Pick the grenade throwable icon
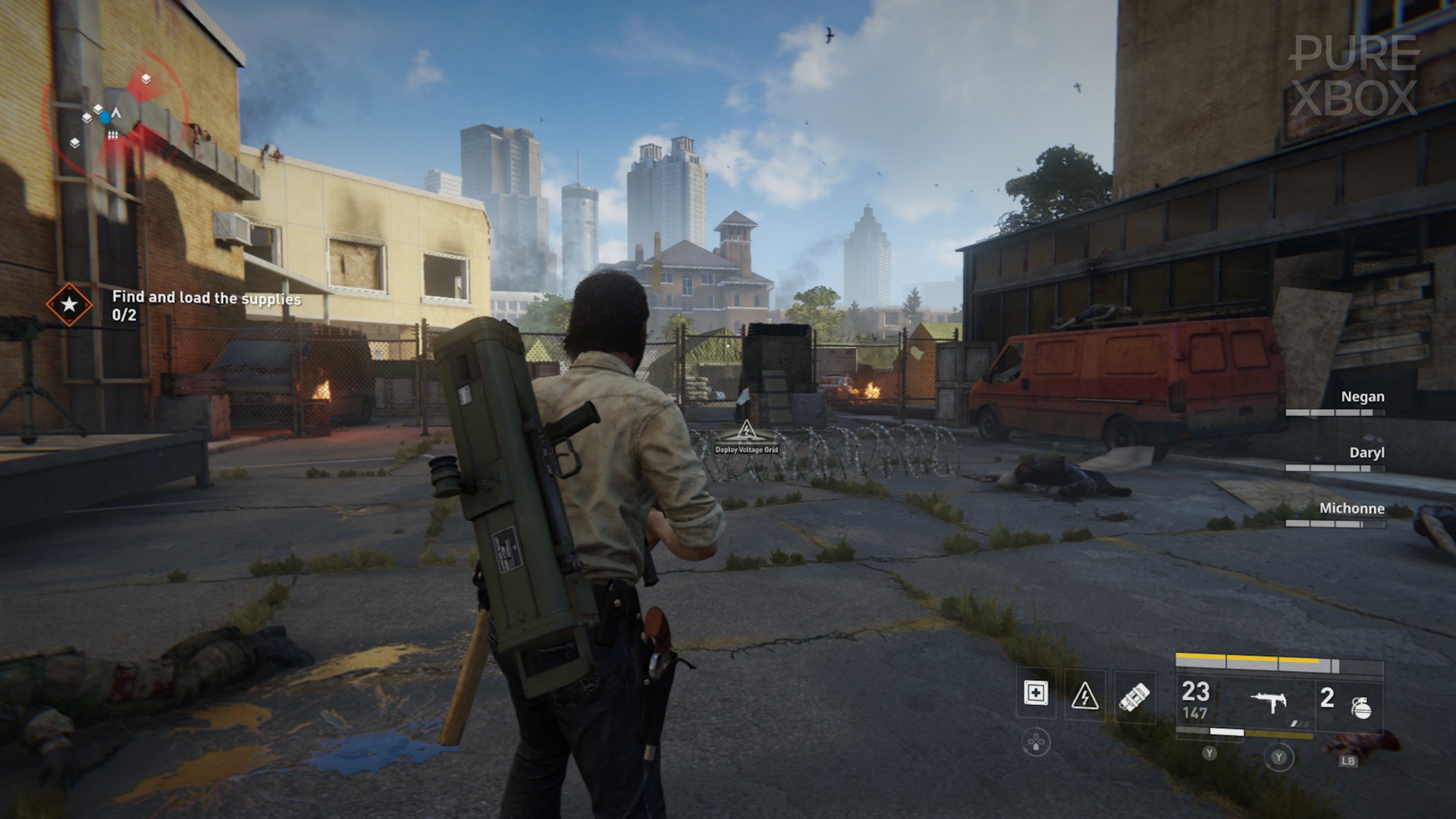This screenshot has width=1456, height=819. (x=1361, y=707)
